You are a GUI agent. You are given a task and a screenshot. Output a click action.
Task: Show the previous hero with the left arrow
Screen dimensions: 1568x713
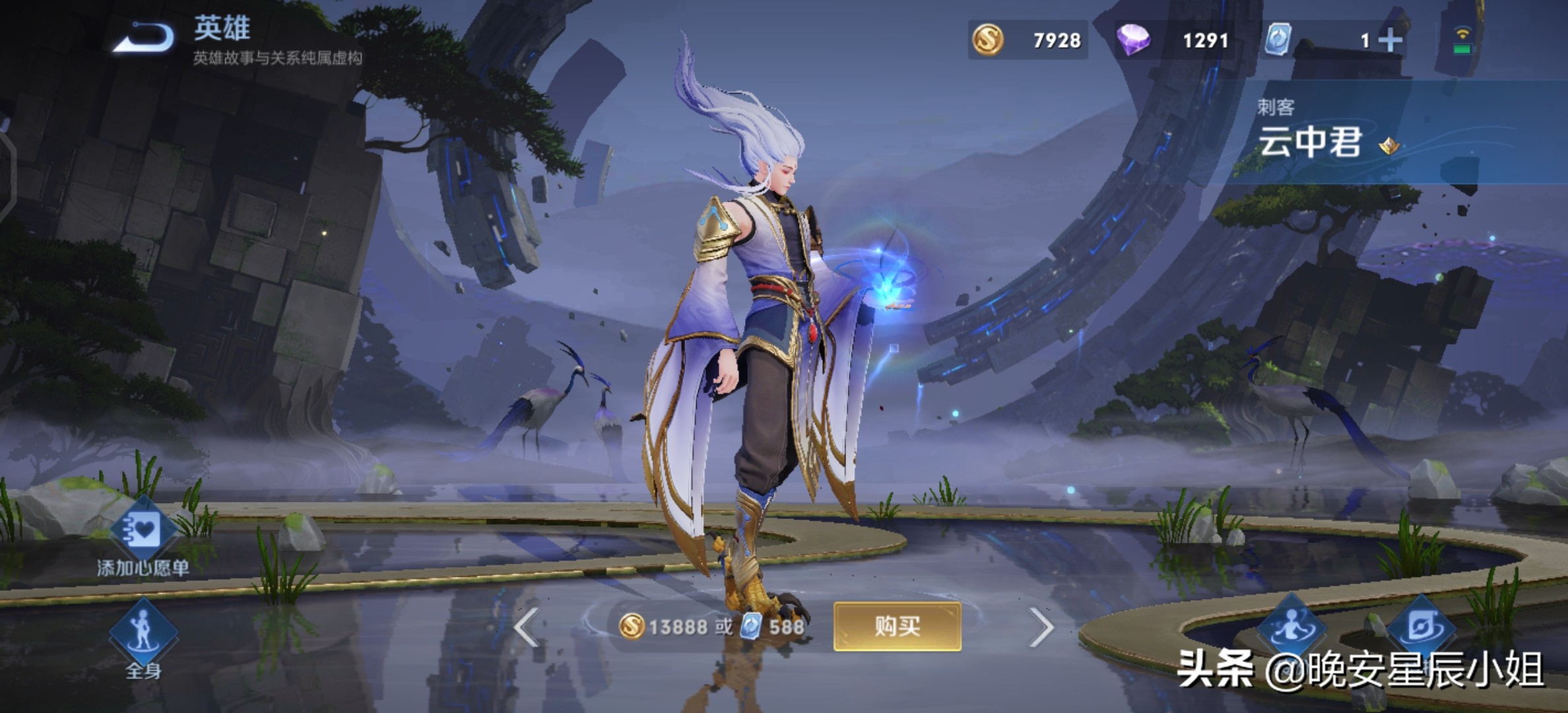click(527, 627)
